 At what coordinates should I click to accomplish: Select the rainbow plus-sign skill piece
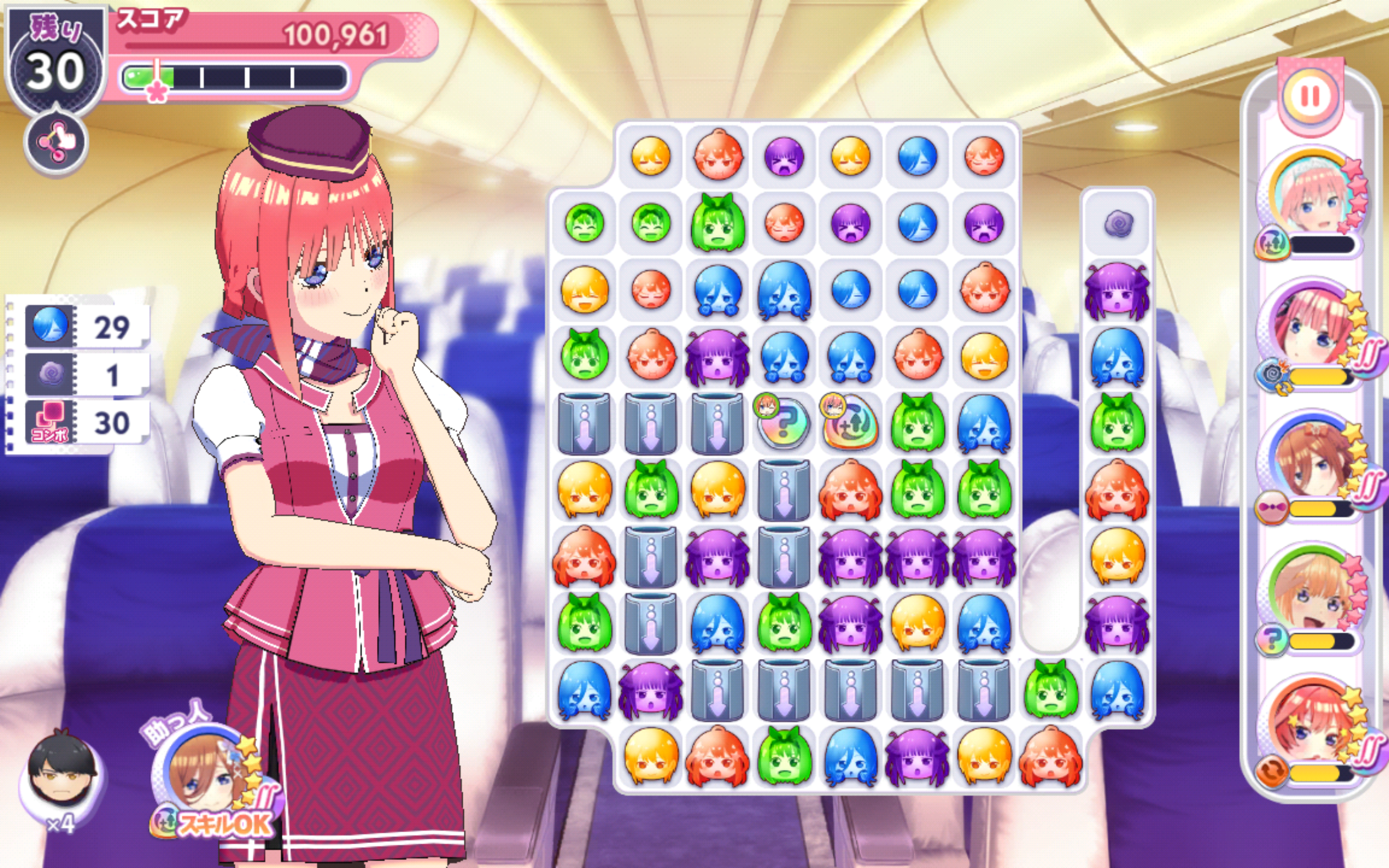coord(850,424)
